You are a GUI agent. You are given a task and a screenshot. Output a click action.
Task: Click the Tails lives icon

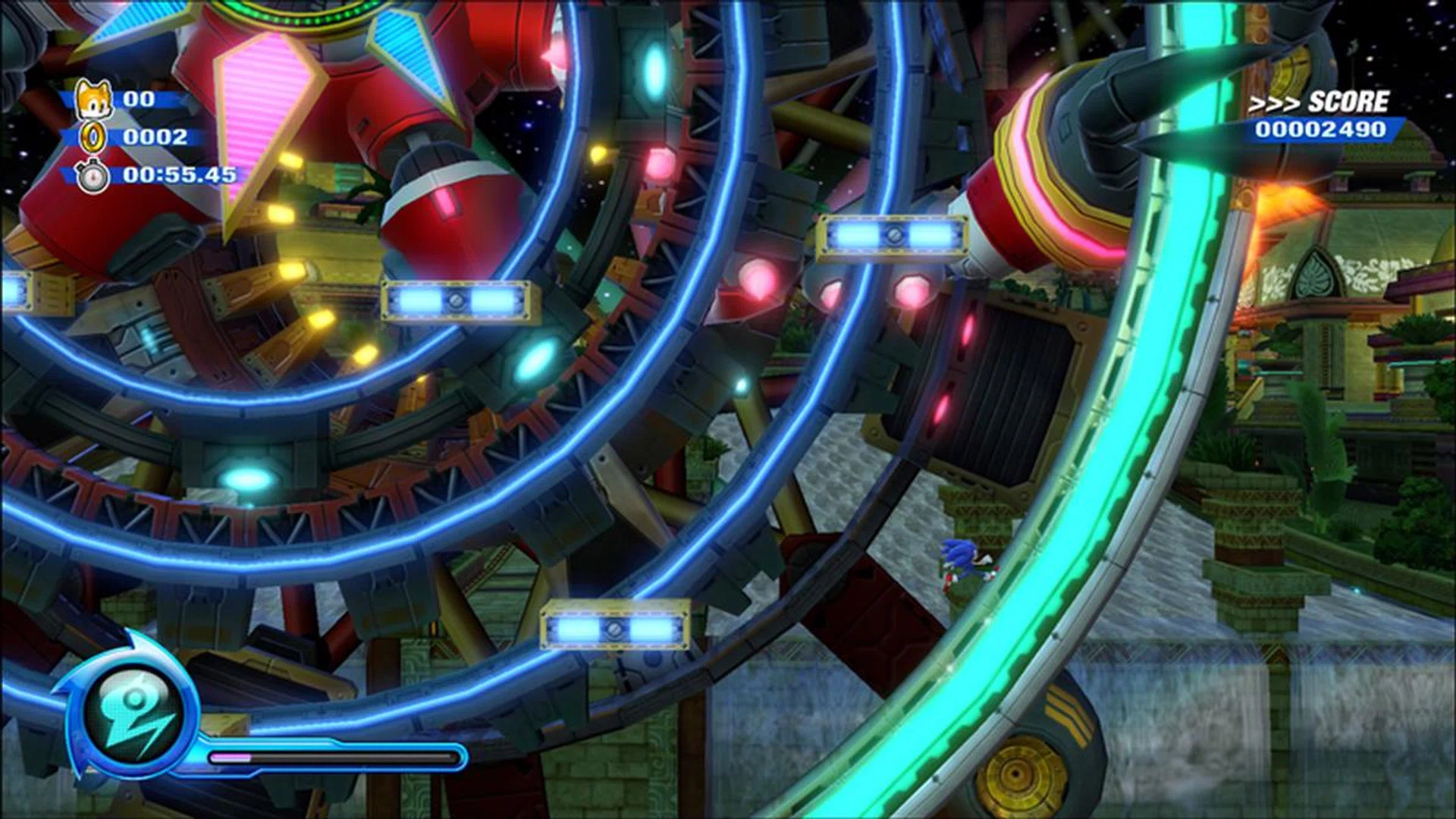click(93, 99)
